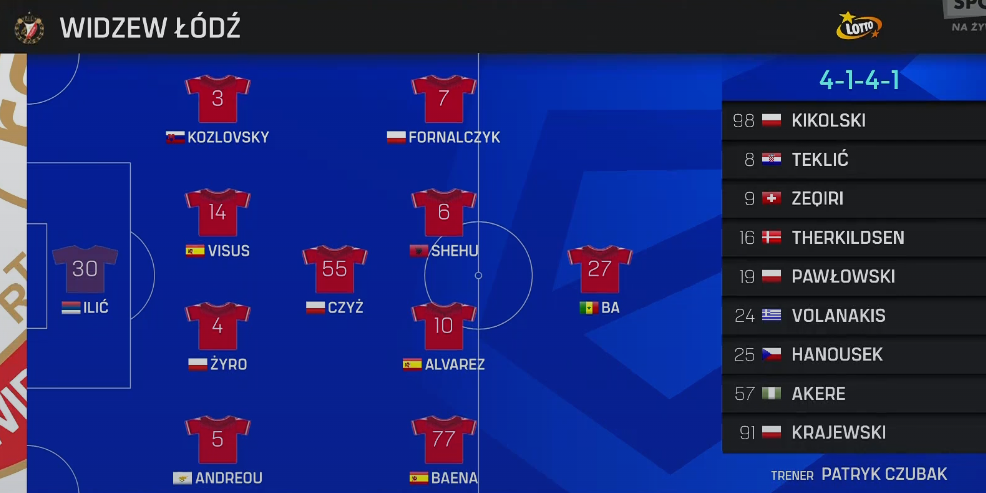Choose Volanakis from the substitutes
This screenshot has width=986, height=493.
(x=853, y=316)
